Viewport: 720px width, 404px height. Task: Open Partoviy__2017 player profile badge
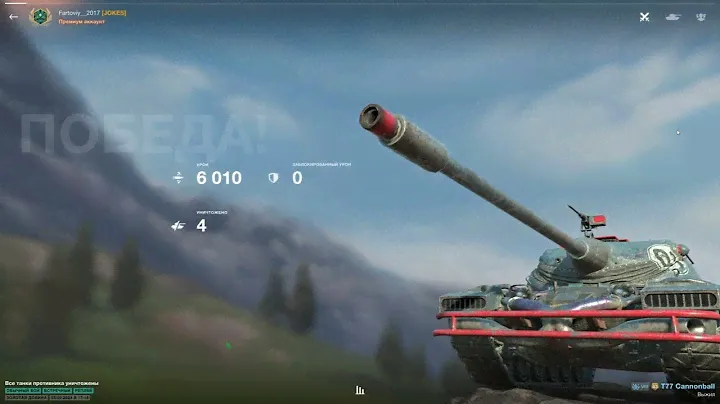40,16
